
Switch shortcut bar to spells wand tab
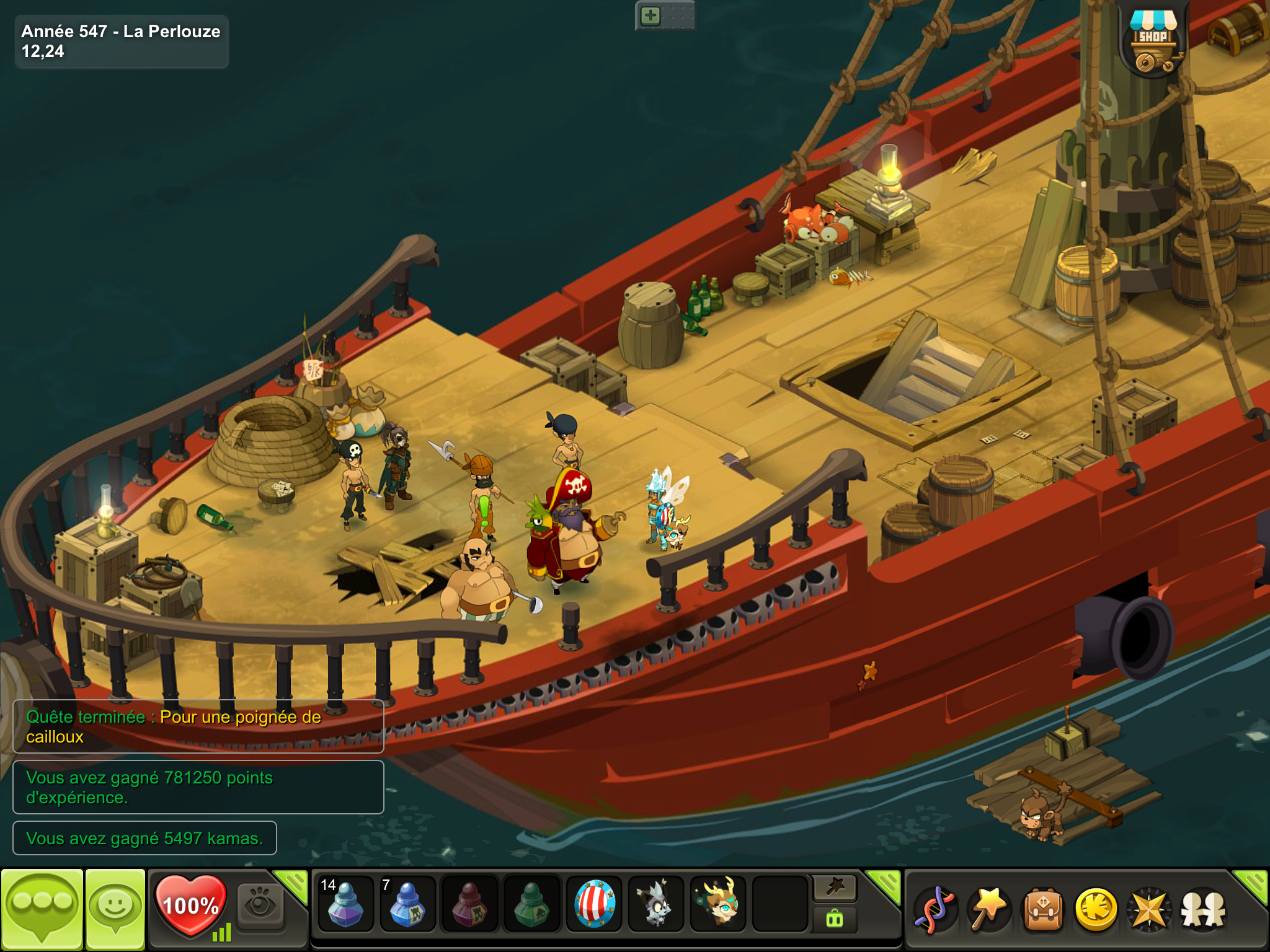pyautogui.click(x=835, y=888)
